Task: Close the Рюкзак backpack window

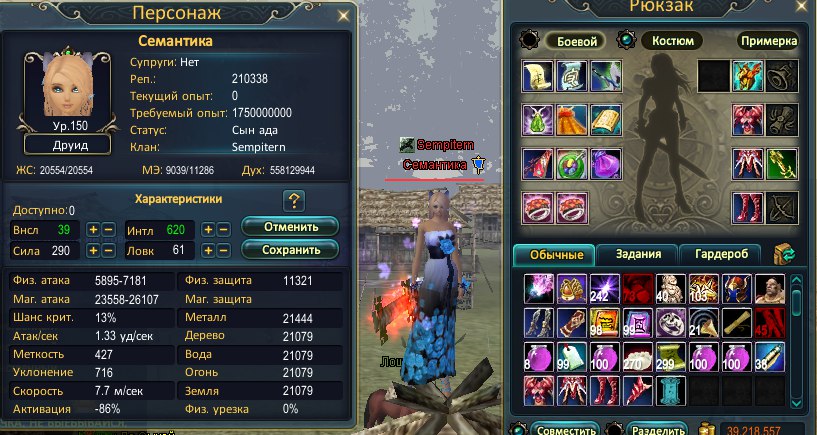Action: [803, 11]
